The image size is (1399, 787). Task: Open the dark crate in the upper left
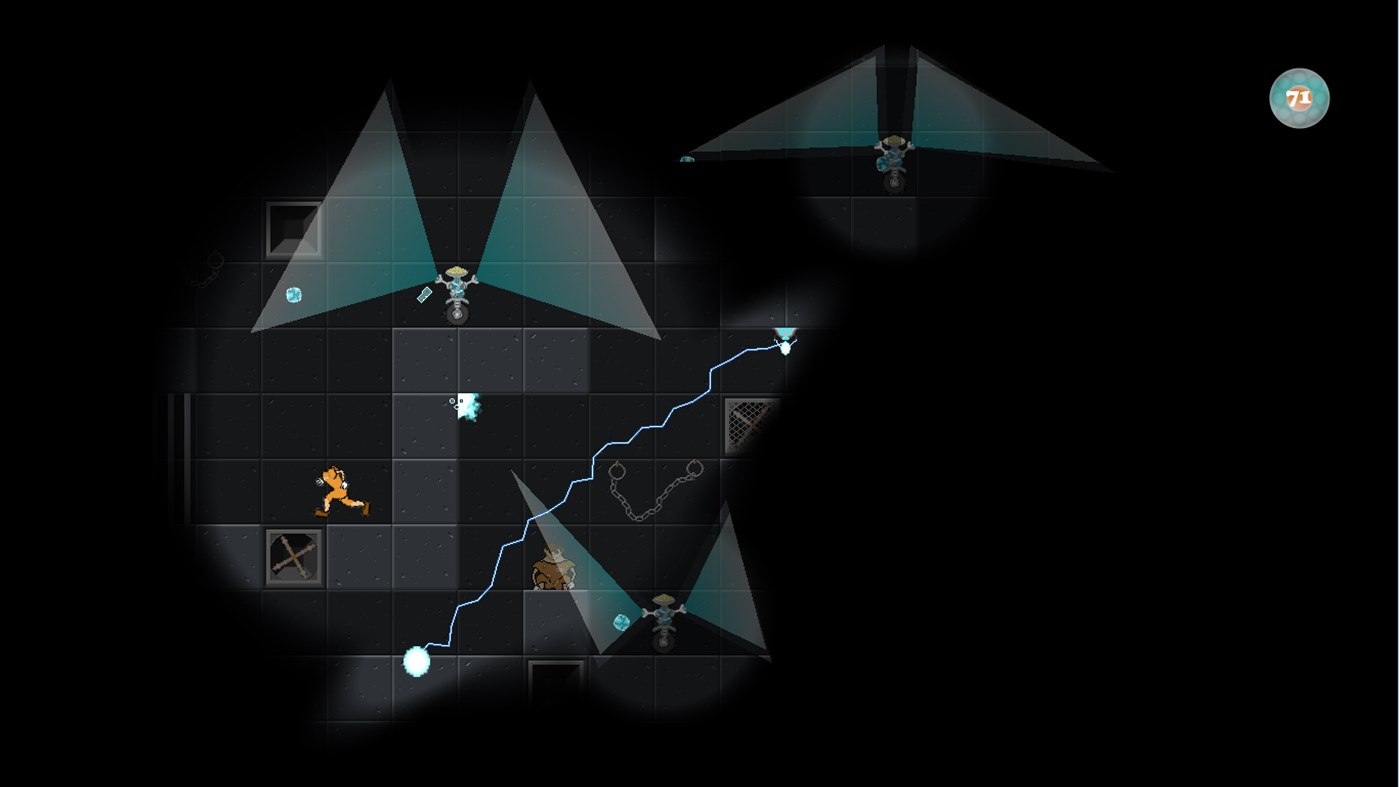click(294, 229)
